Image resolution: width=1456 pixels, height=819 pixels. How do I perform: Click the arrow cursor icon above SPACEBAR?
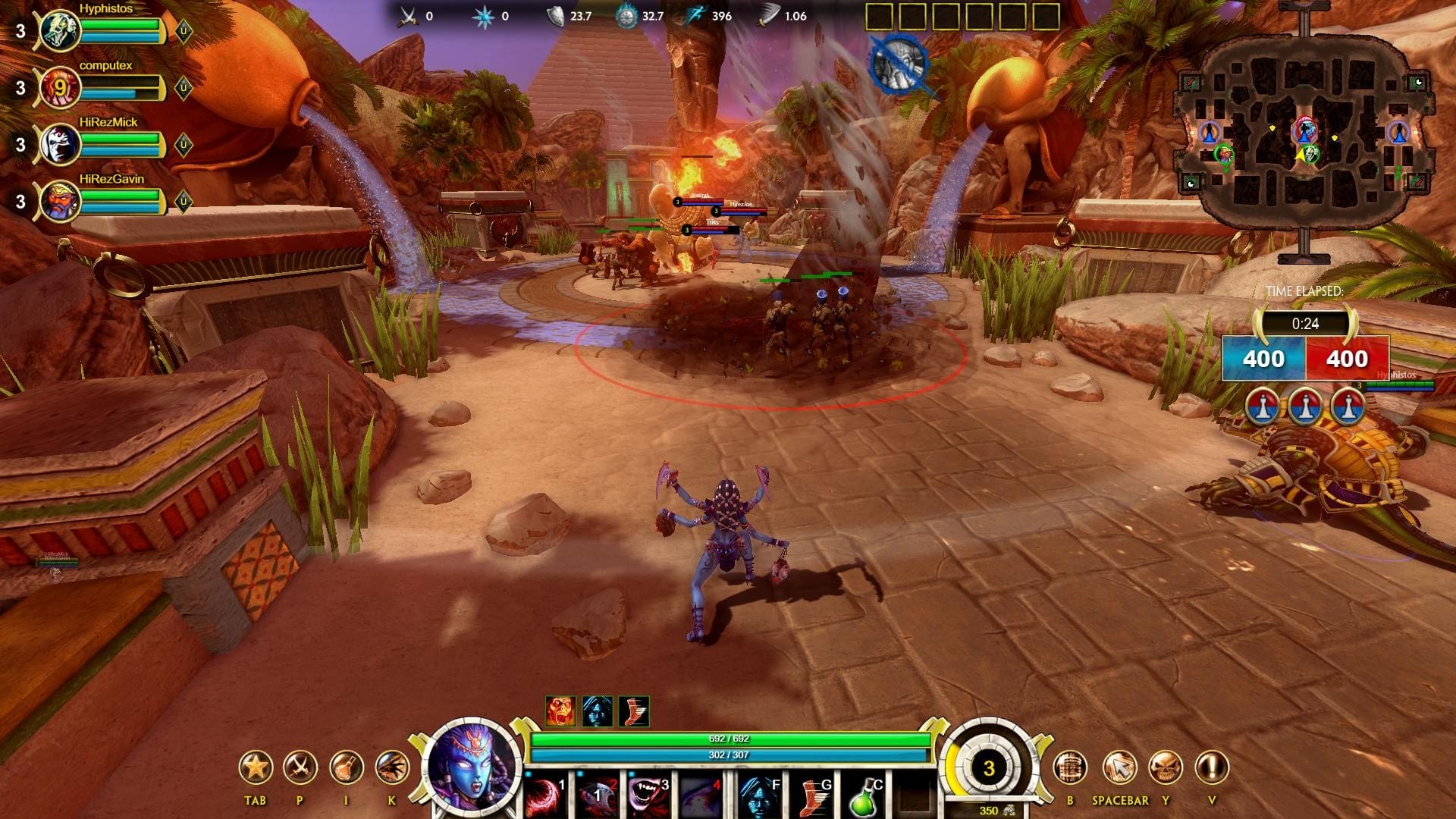tap(1119, 767)
